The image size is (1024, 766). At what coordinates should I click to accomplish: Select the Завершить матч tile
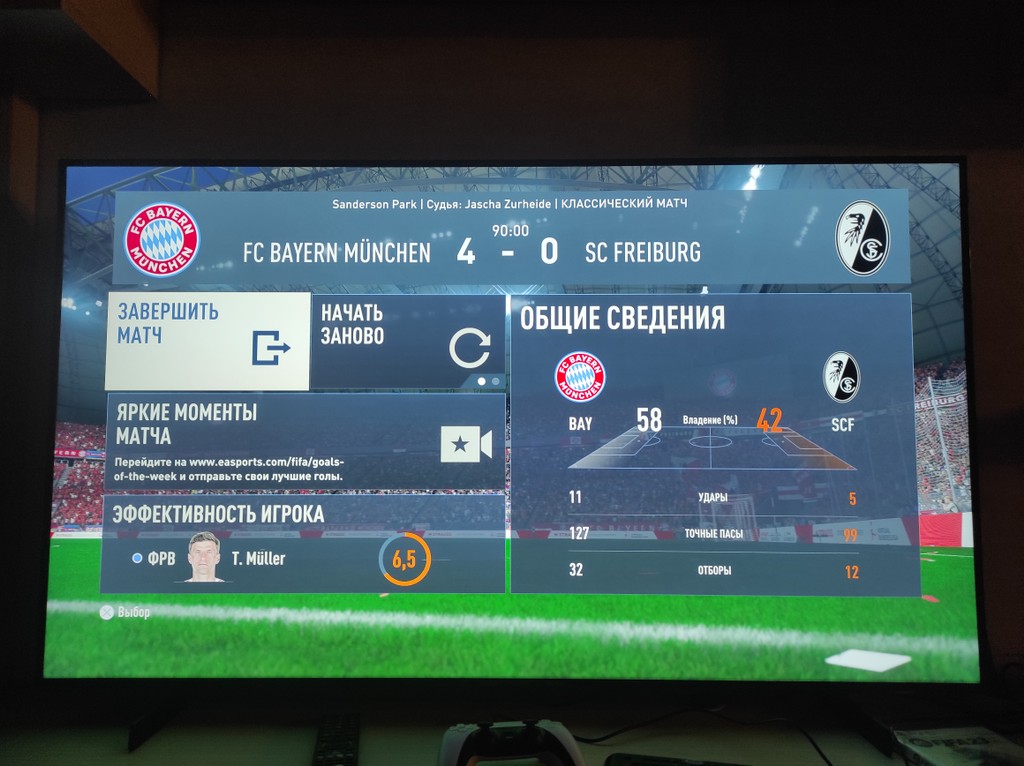coord(207,341)
